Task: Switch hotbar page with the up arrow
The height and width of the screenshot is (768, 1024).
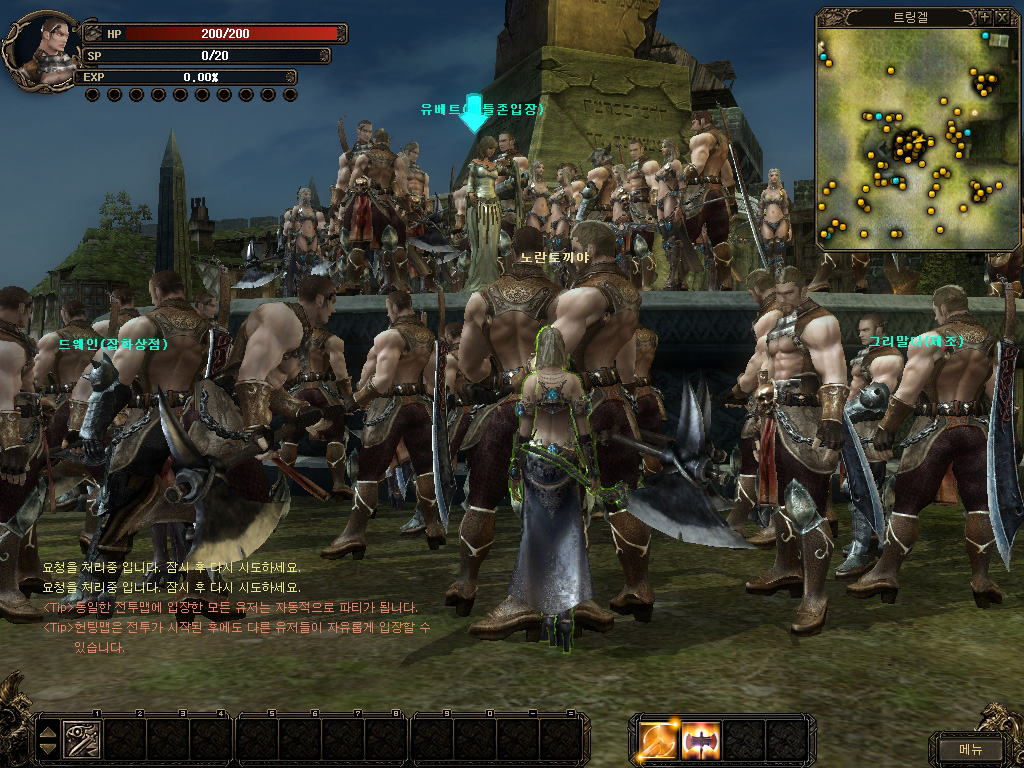Action: pos(48,732)
